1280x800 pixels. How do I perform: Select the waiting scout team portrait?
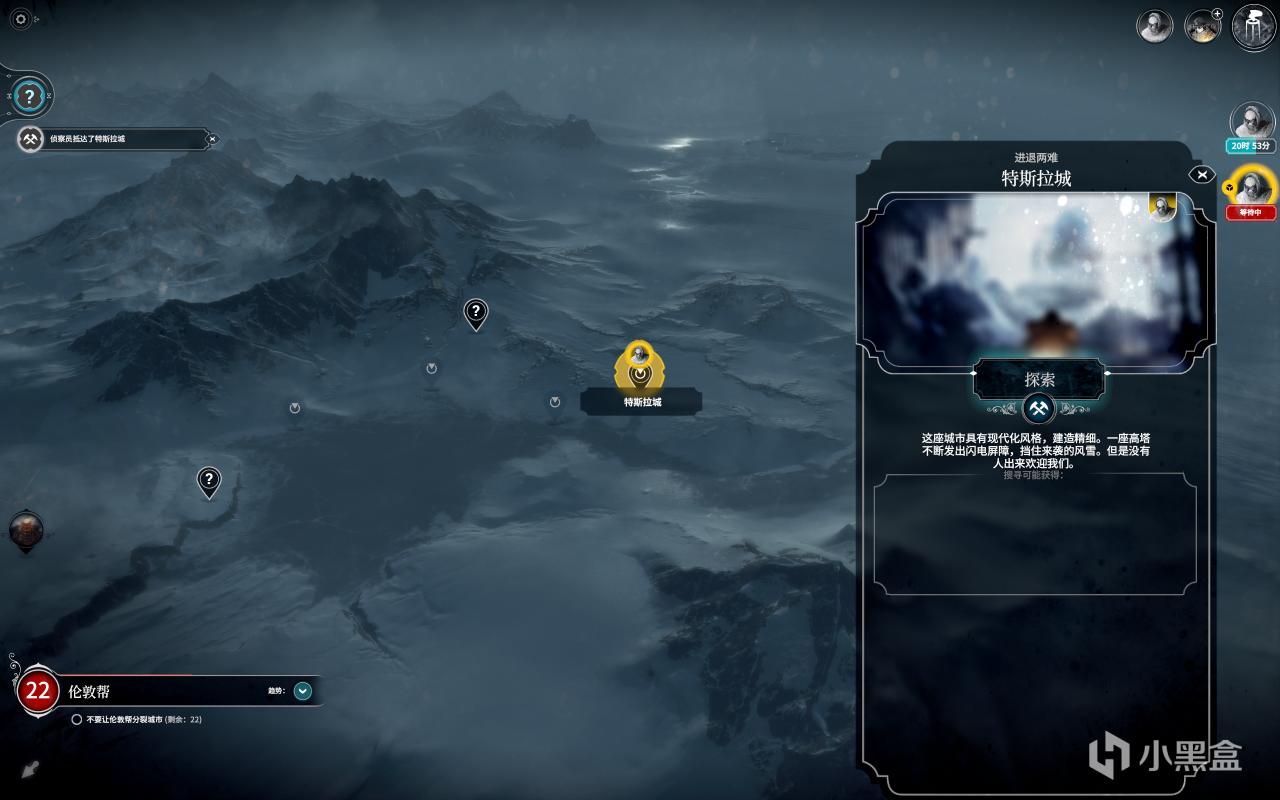click(1251, 187)
